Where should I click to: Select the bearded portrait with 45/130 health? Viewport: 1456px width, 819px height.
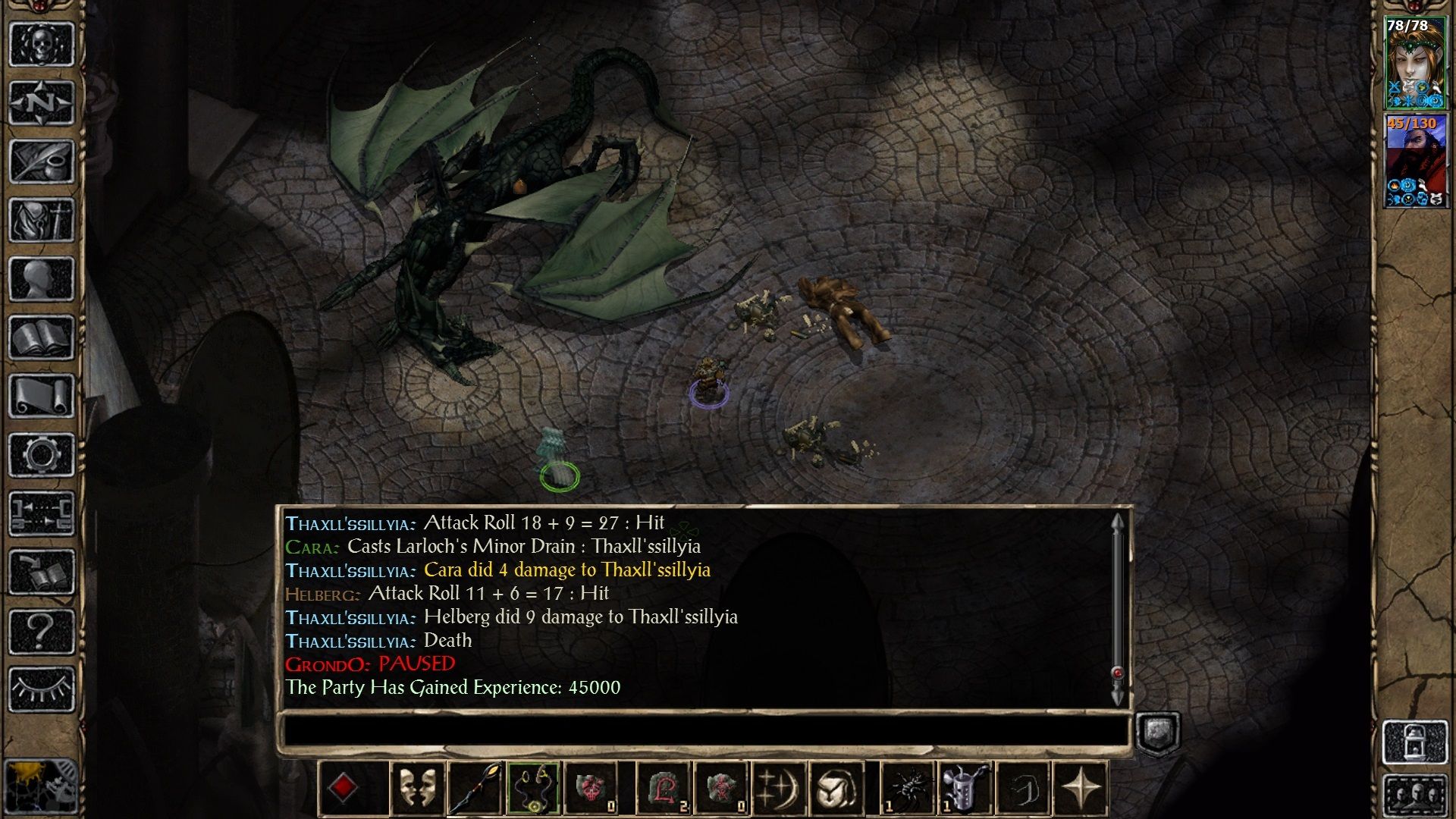1415,160
